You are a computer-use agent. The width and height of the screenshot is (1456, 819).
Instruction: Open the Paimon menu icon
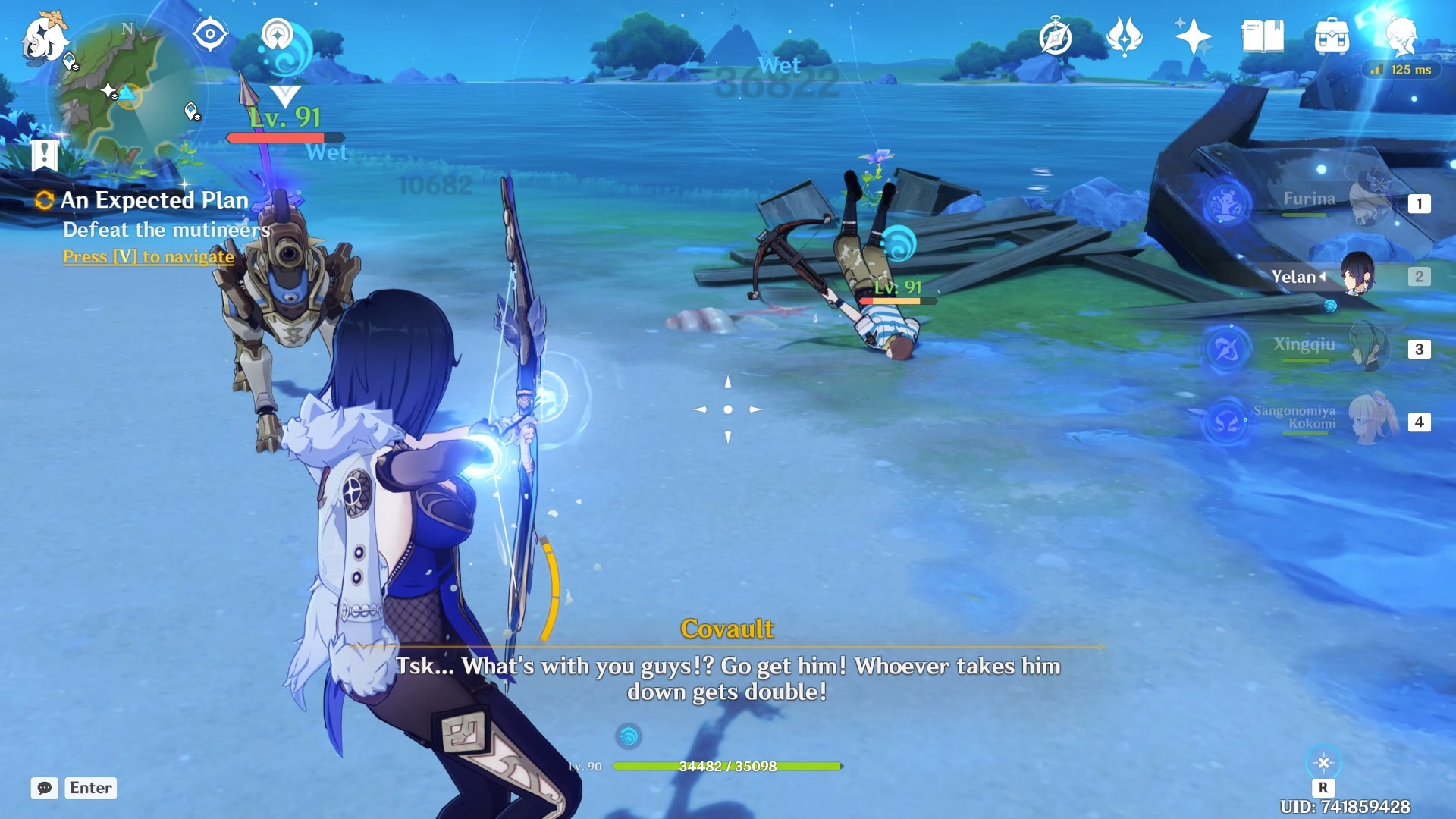coord(44,38)
